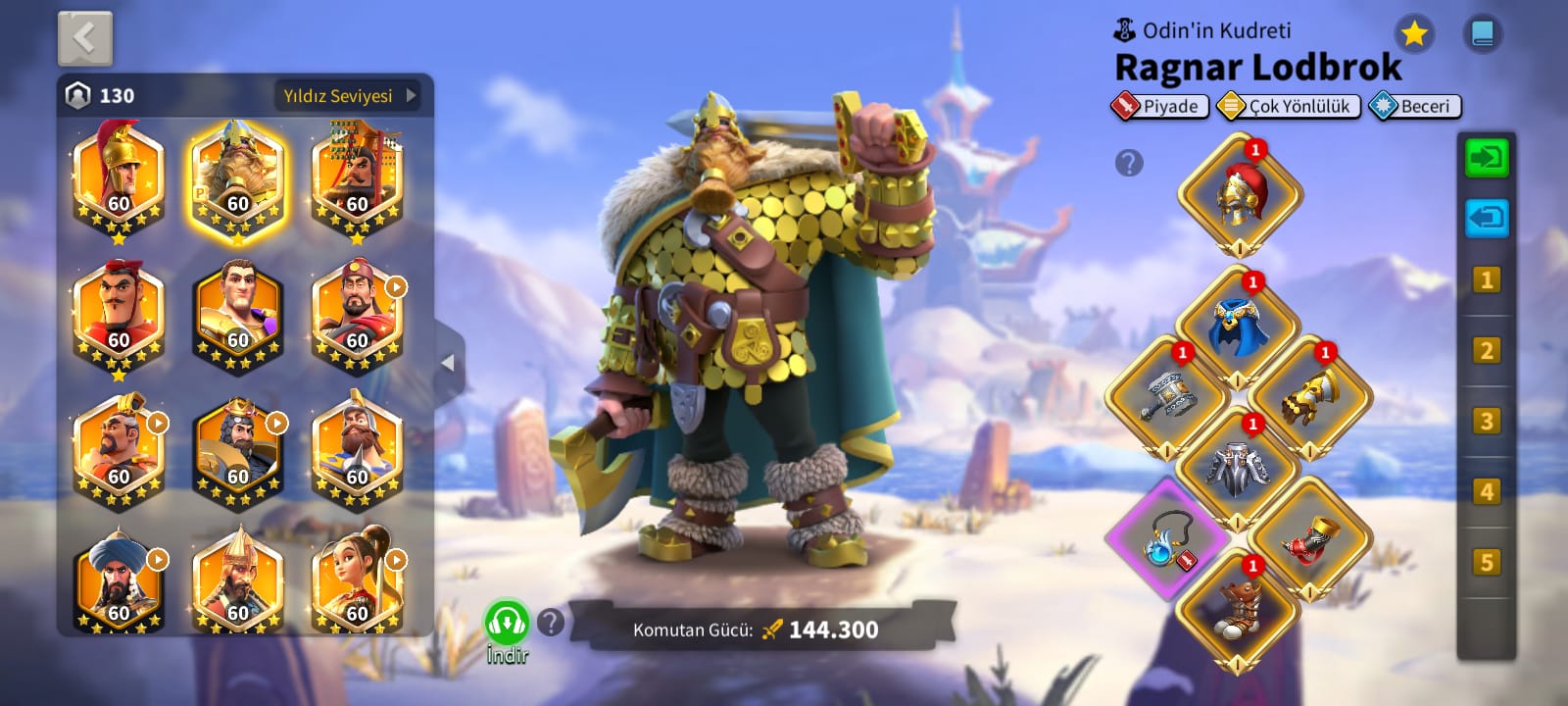The width and height of the screenshot is (1568, 706).
Task: Select the red-plumed helmet equipment slot
Action: 1240,195
